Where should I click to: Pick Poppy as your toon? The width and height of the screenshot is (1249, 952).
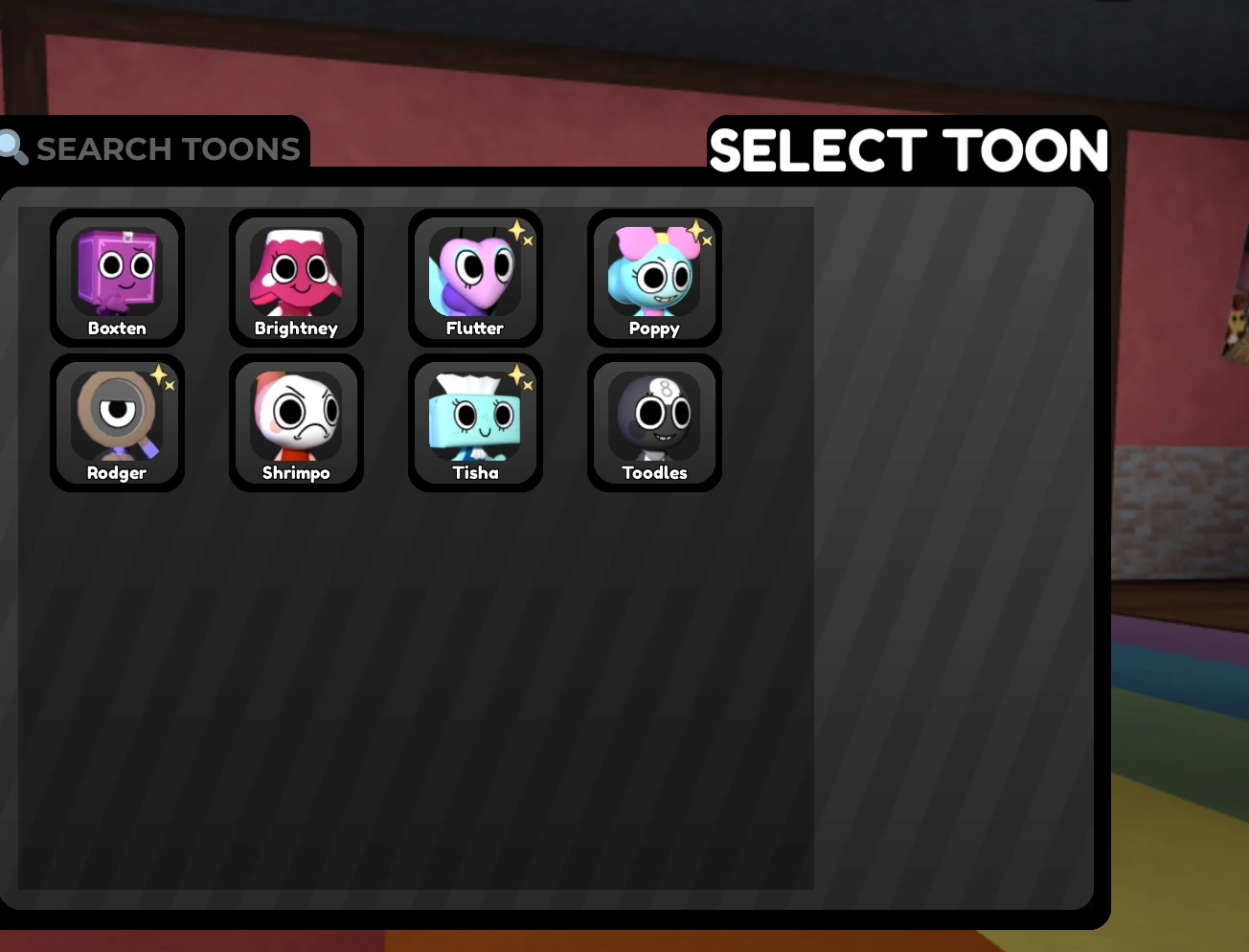[x=654, y=273]
